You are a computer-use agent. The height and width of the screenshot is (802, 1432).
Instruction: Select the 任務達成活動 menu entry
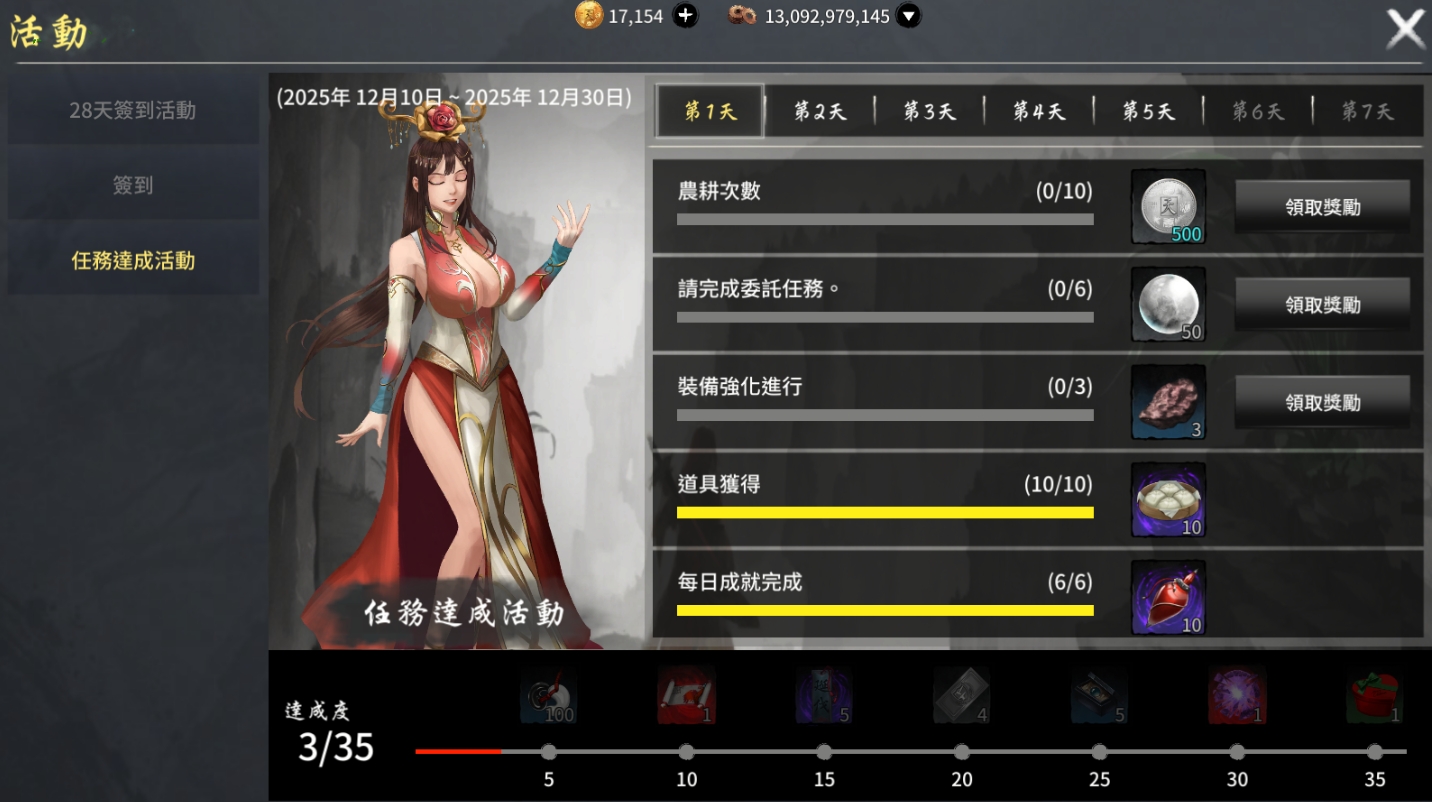click(133, 261)
